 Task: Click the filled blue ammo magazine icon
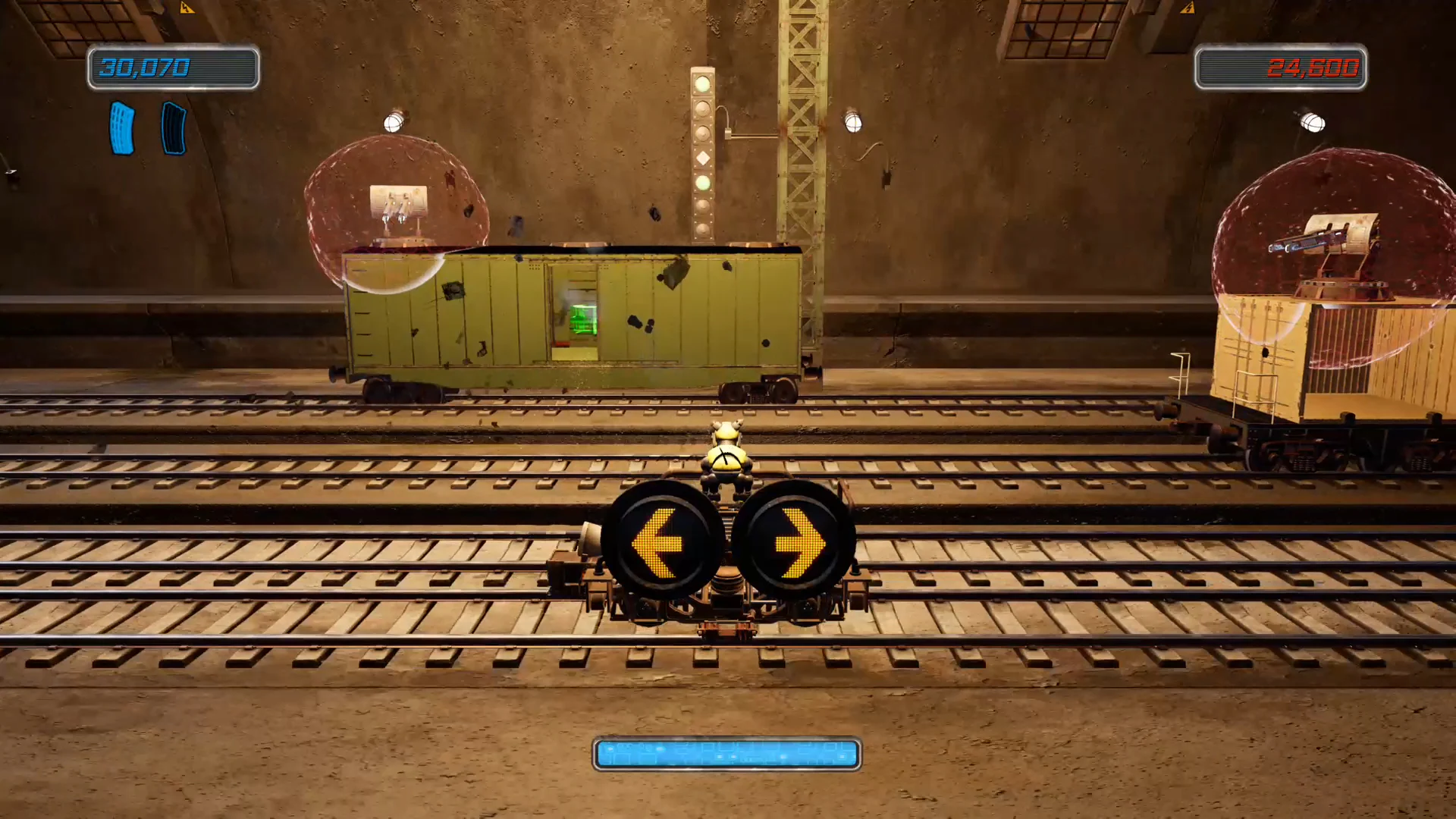coord(122,127)
